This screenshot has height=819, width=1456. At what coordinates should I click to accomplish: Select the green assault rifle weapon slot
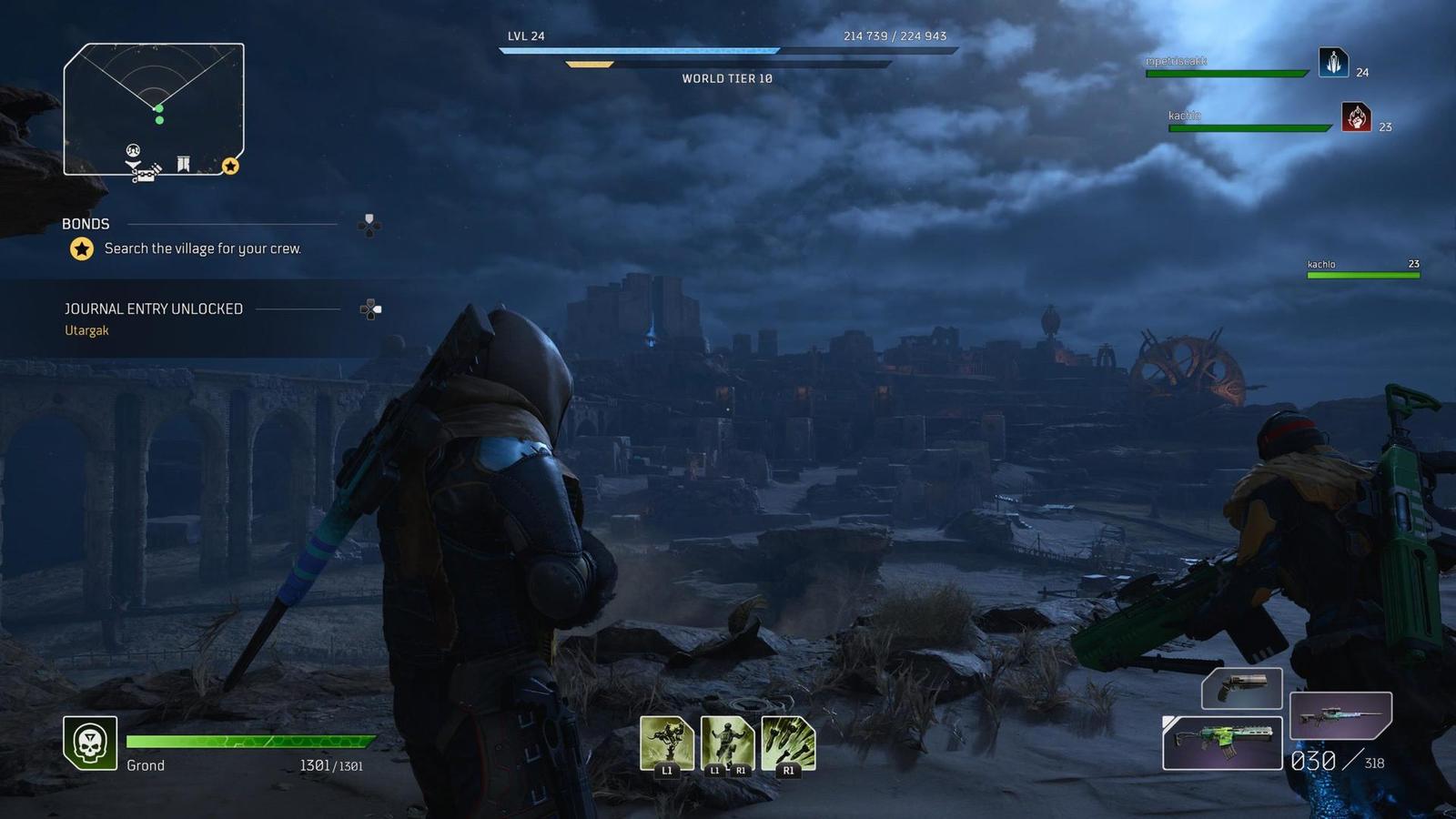pos(1222,742)
